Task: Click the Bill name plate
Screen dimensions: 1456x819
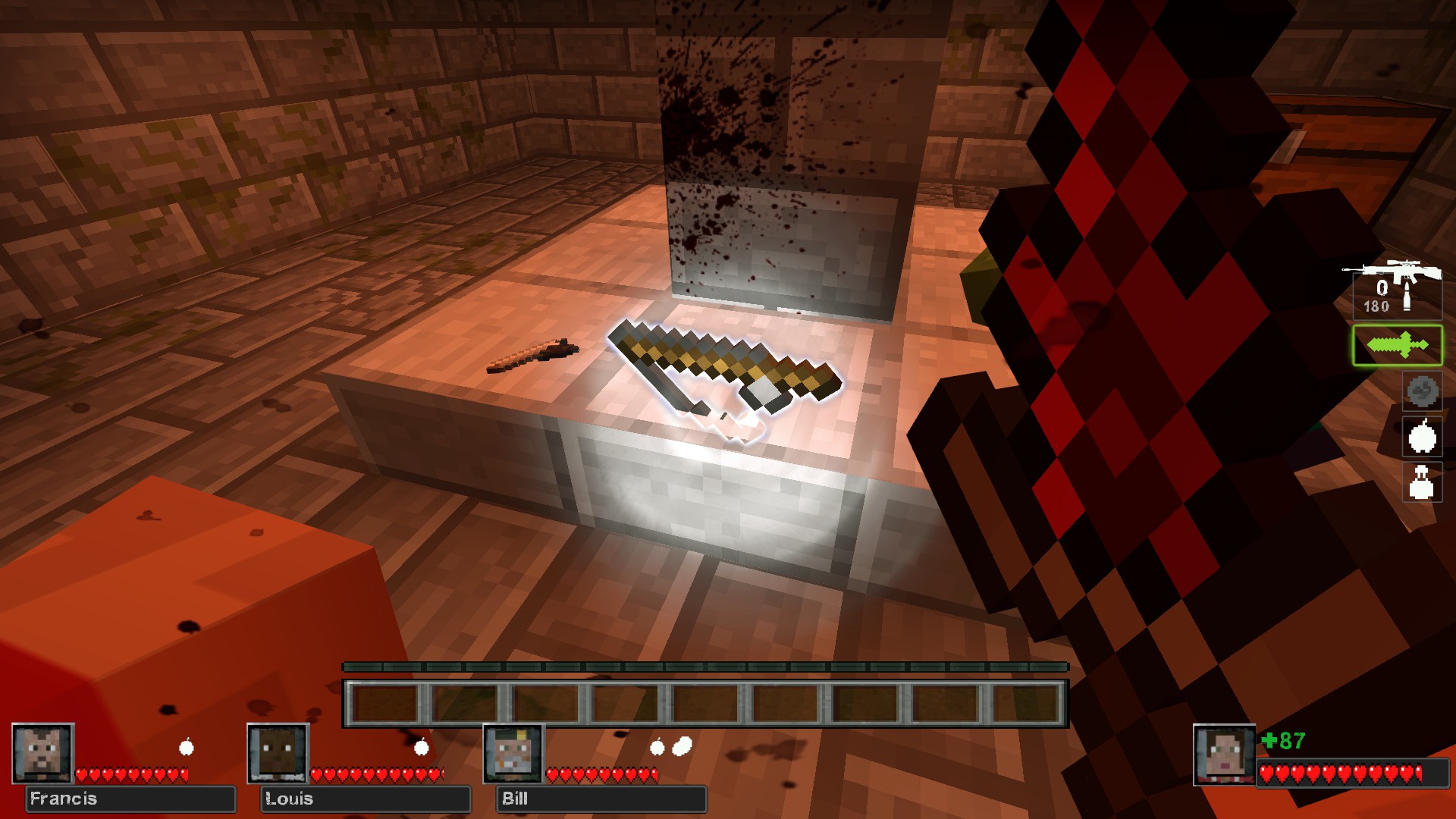Action: (601, 799)
